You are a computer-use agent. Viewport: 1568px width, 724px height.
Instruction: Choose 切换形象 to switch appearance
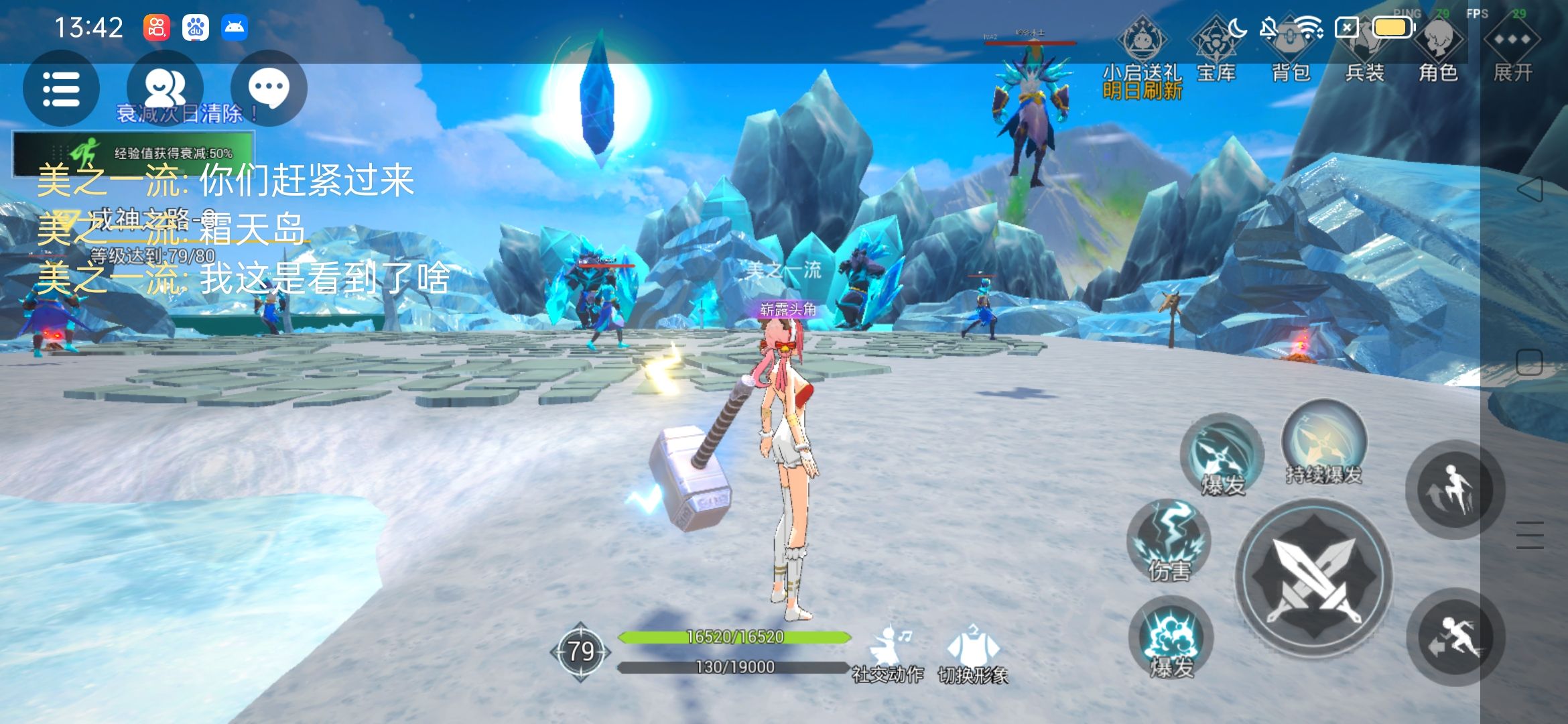tap(973, 654)
